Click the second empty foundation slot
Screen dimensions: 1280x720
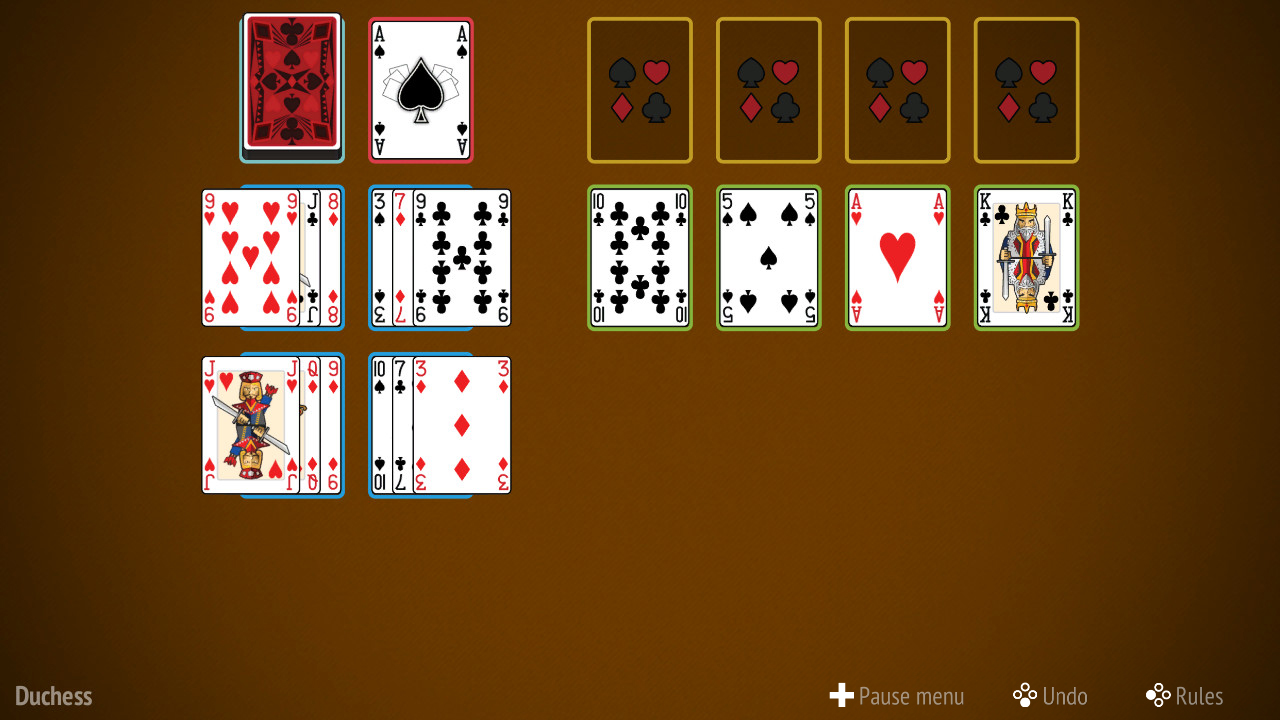point(768,89)
